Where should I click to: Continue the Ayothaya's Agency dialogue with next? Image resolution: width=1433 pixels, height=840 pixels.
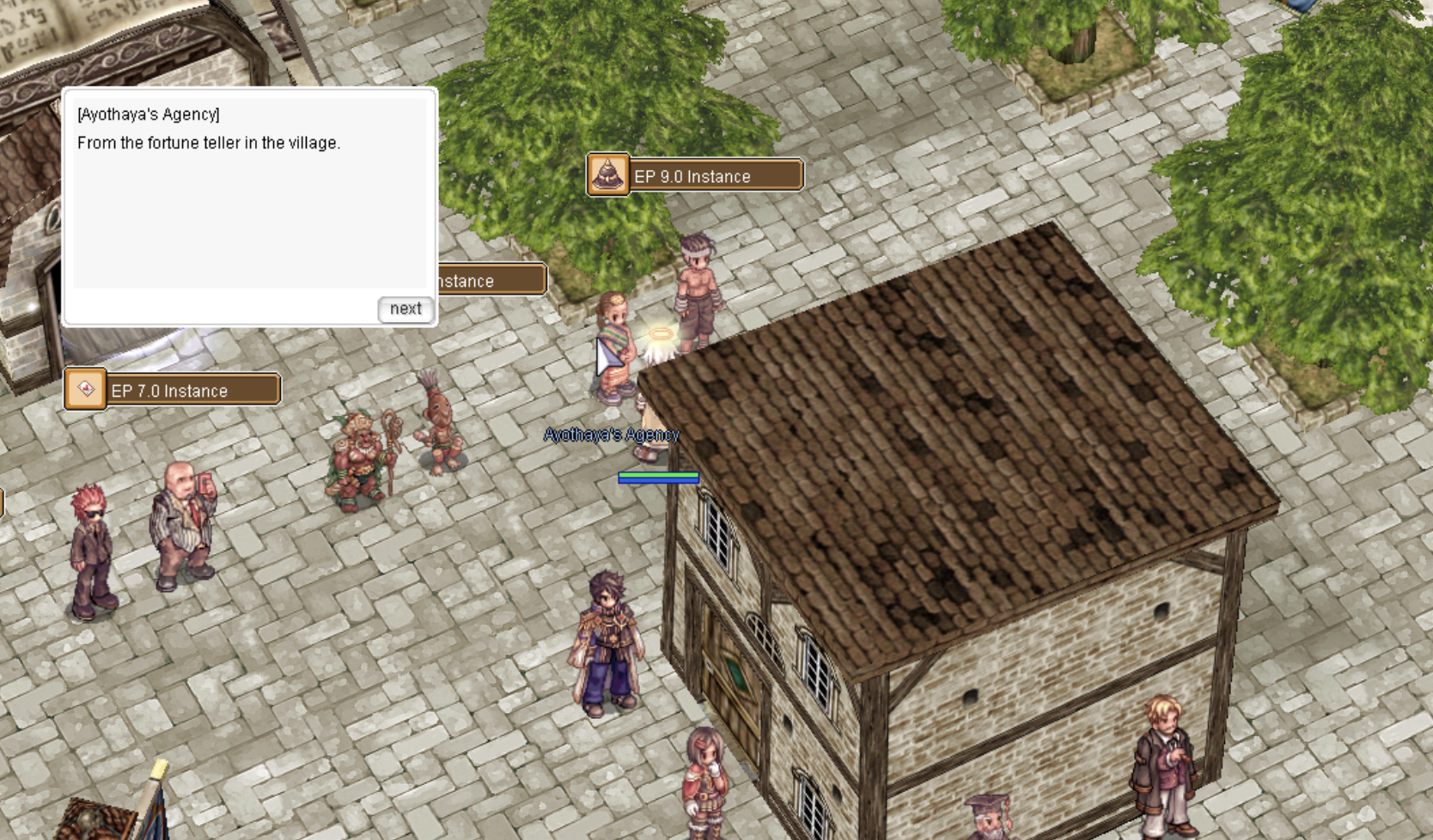click(x=405, y=309)
